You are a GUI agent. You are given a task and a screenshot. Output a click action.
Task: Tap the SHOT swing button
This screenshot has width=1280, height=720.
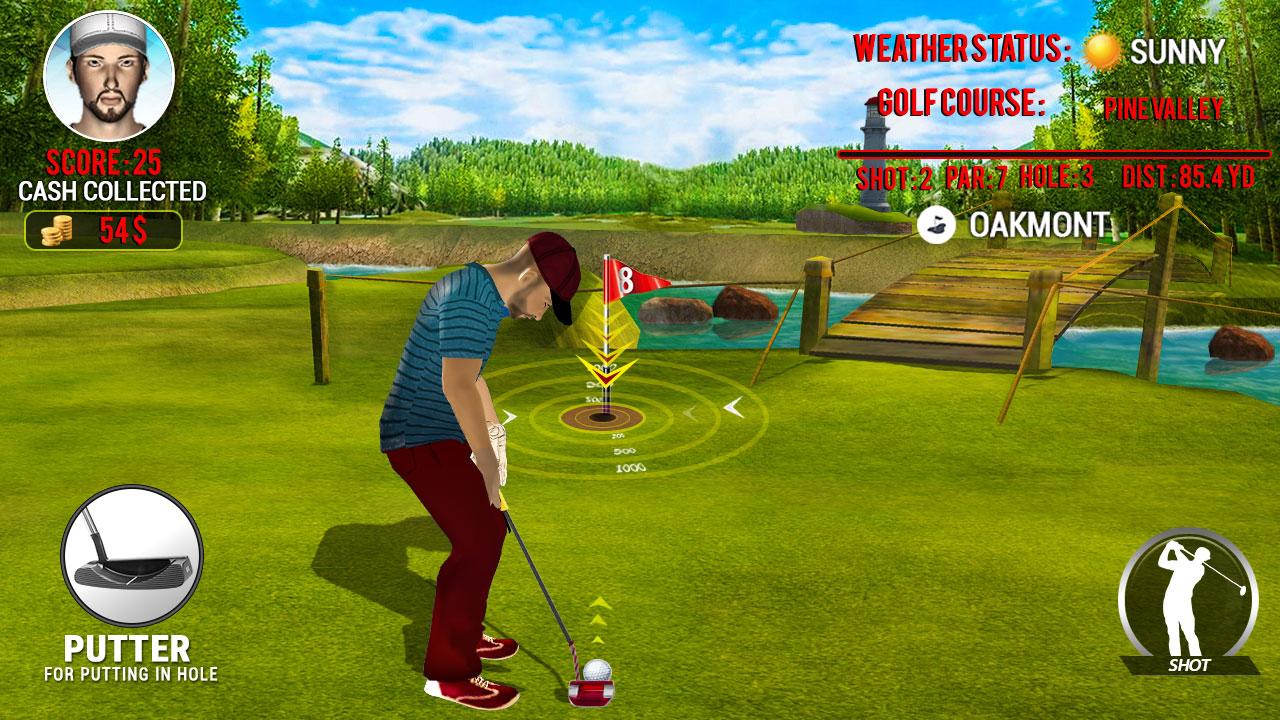point(1188,598)
